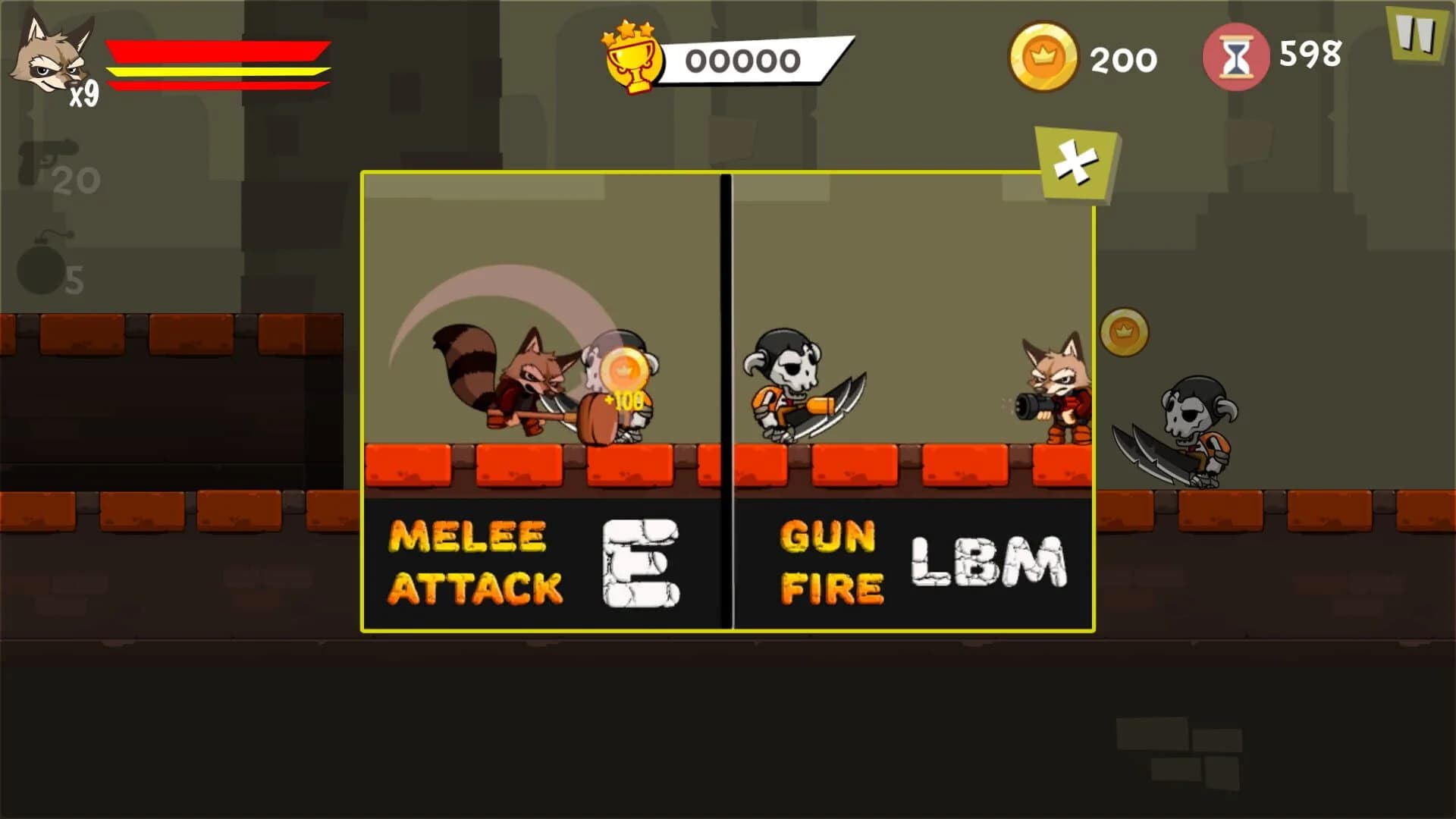Click the raccoon avatar portrait
Screen dimensions: 1456x819
point(53,53)
